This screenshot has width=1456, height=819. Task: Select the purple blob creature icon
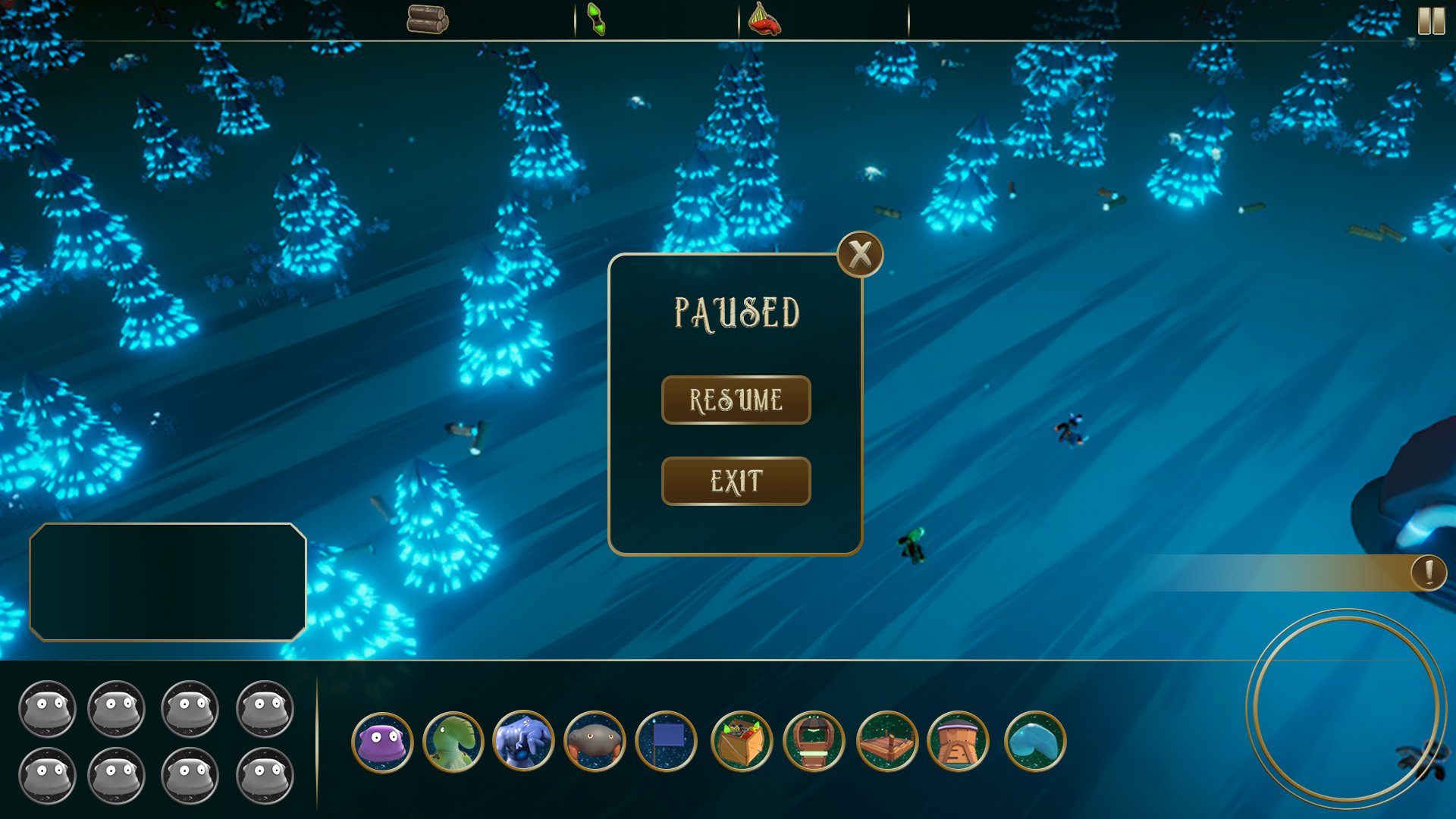pyautogui.click(x=382, y=742)
